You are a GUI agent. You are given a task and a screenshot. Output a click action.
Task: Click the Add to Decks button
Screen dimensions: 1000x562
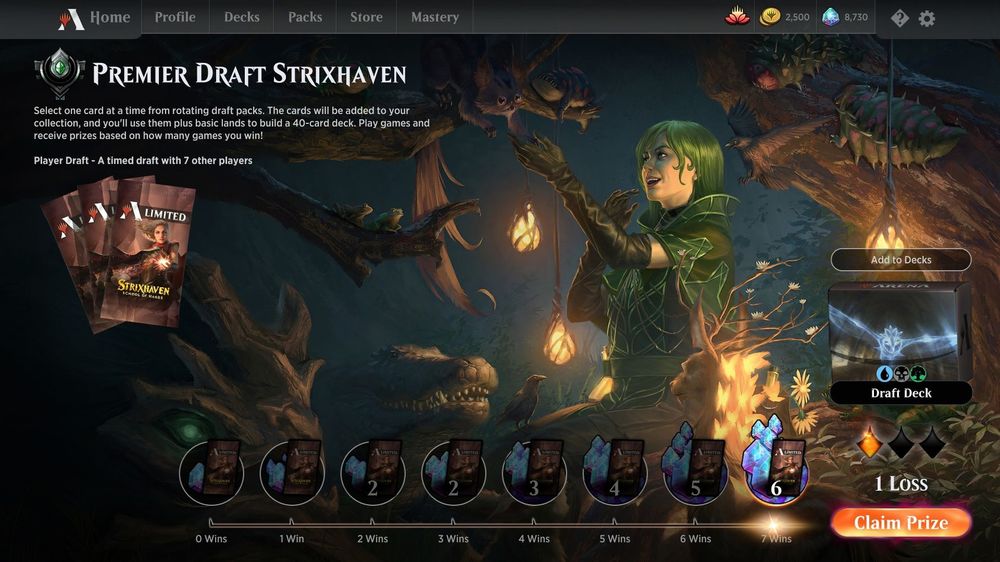coord(901,260)
